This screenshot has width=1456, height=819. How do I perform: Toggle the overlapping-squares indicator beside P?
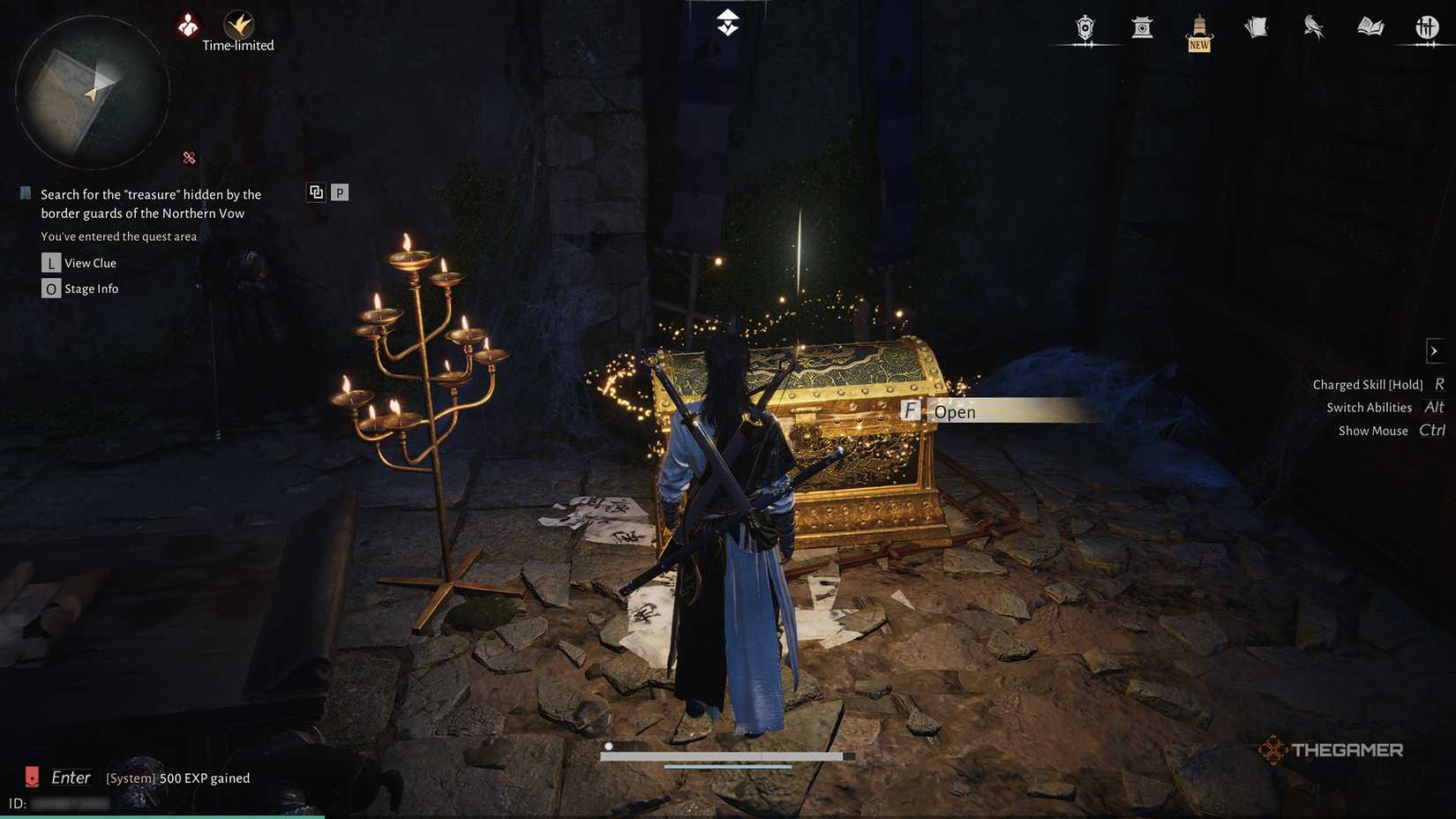pos(316,192)
